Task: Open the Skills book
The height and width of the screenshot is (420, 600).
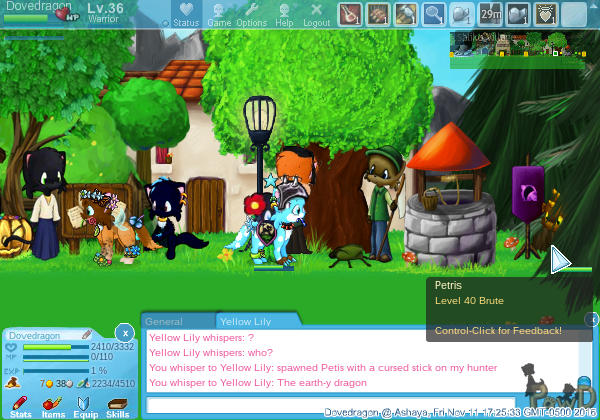Action: click(117, 404)
